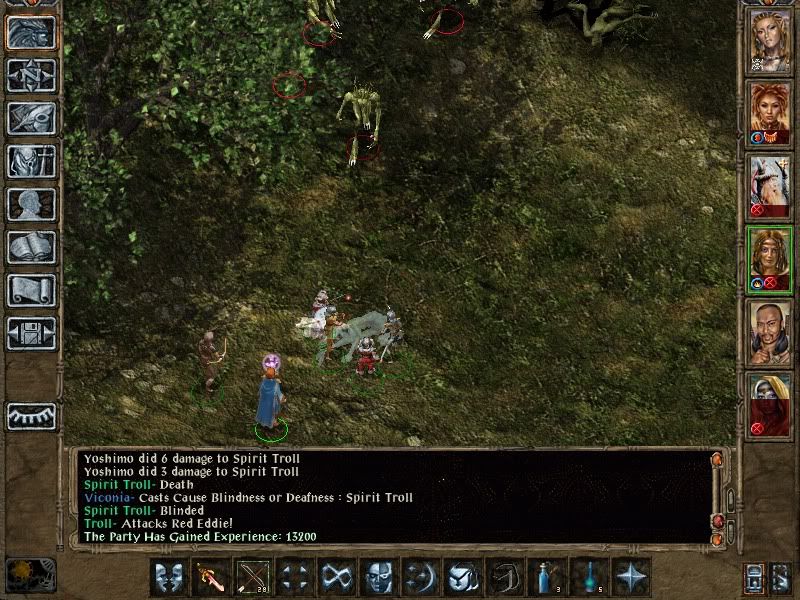
Task: Open the character record sheet
Action: (x=31, y=204)
